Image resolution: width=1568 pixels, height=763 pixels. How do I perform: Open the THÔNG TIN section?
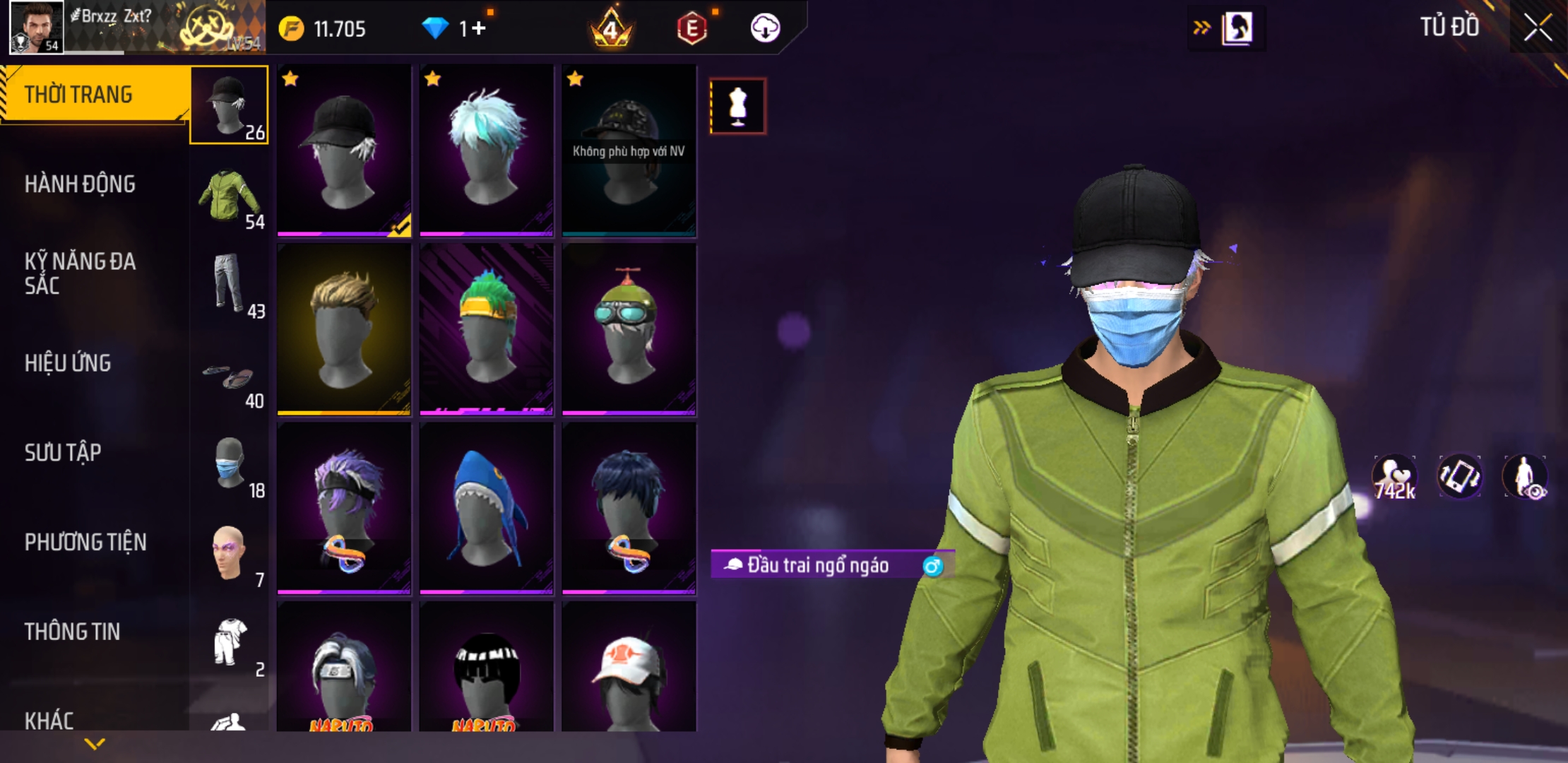(72, 632)
